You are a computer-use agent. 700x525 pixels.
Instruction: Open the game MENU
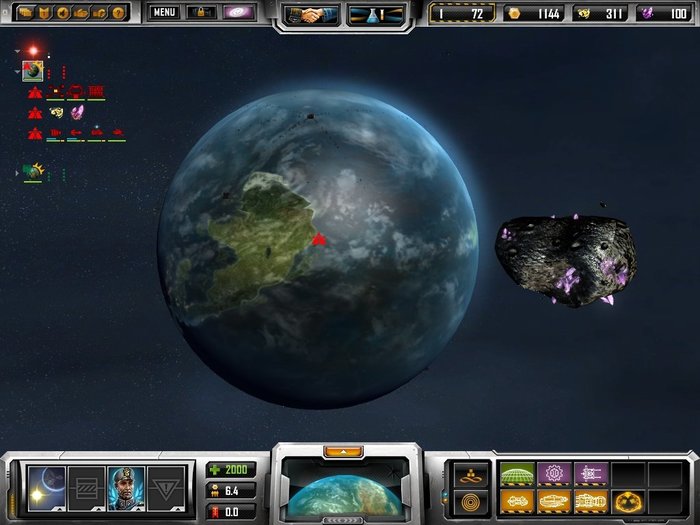[x=165, y=13]
